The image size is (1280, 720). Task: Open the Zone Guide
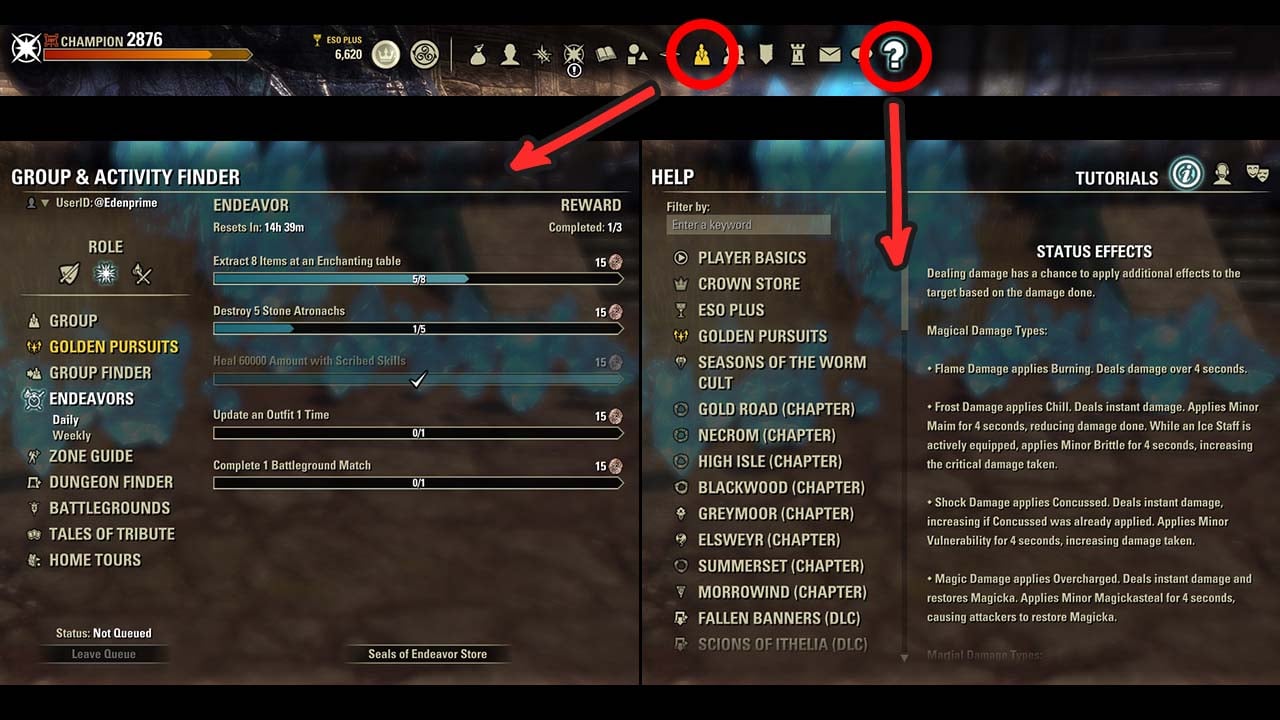(x=91, y=456)
